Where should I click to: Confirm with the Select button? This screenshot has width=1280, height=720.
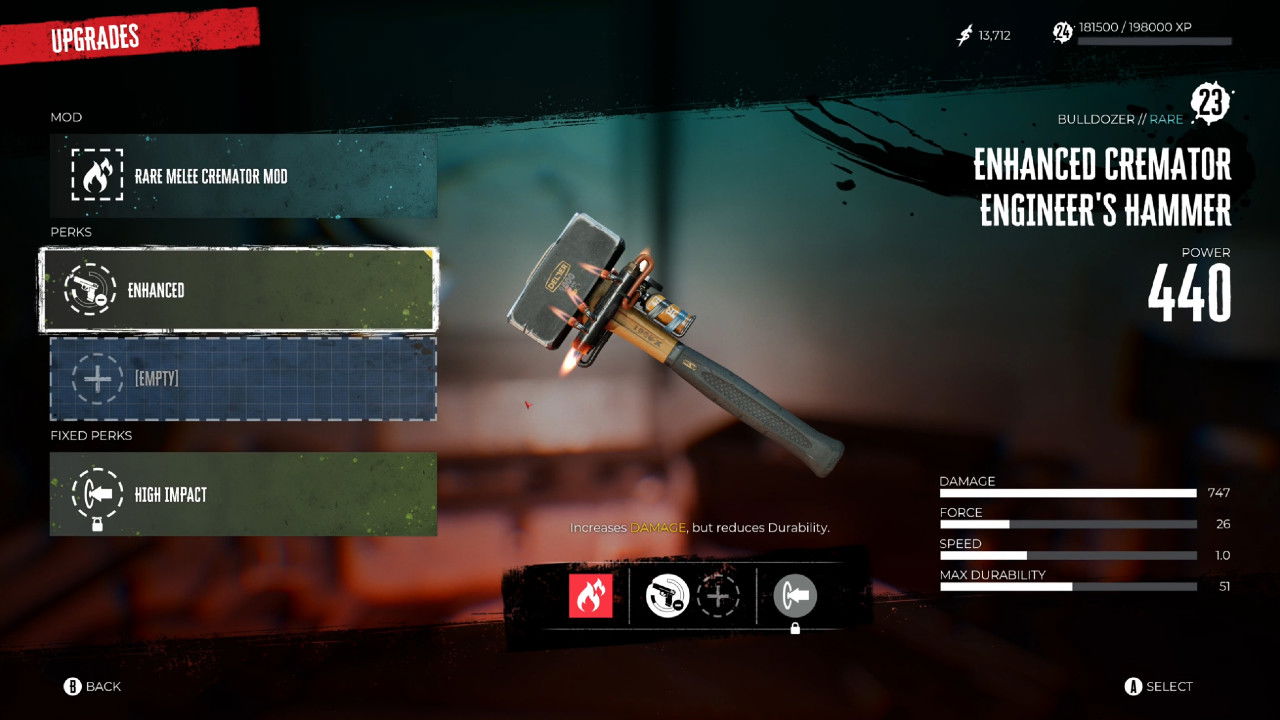[x=1159, y=686]
